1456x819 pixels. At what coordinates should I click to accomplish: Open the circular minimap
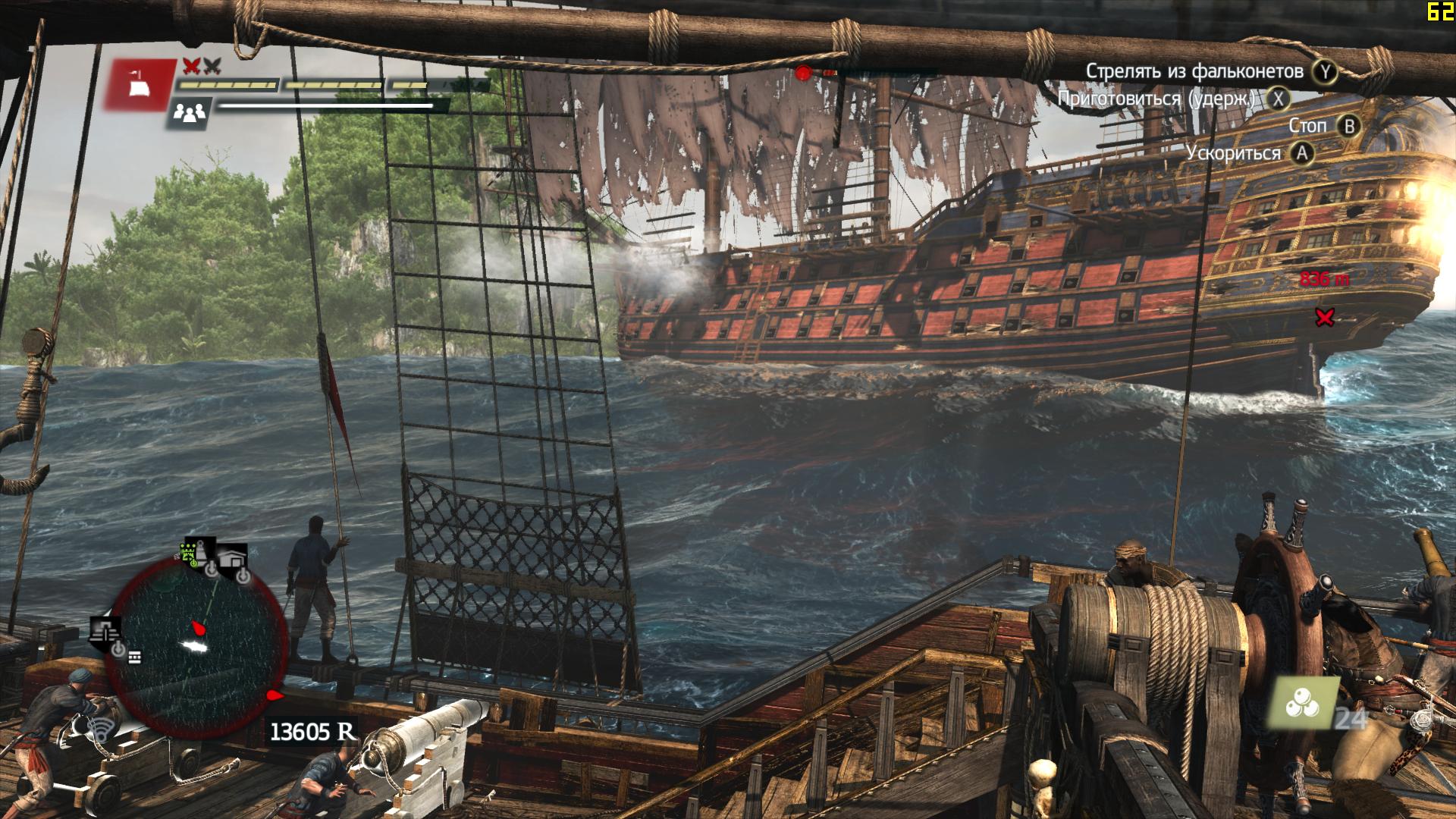coord(195,645)
